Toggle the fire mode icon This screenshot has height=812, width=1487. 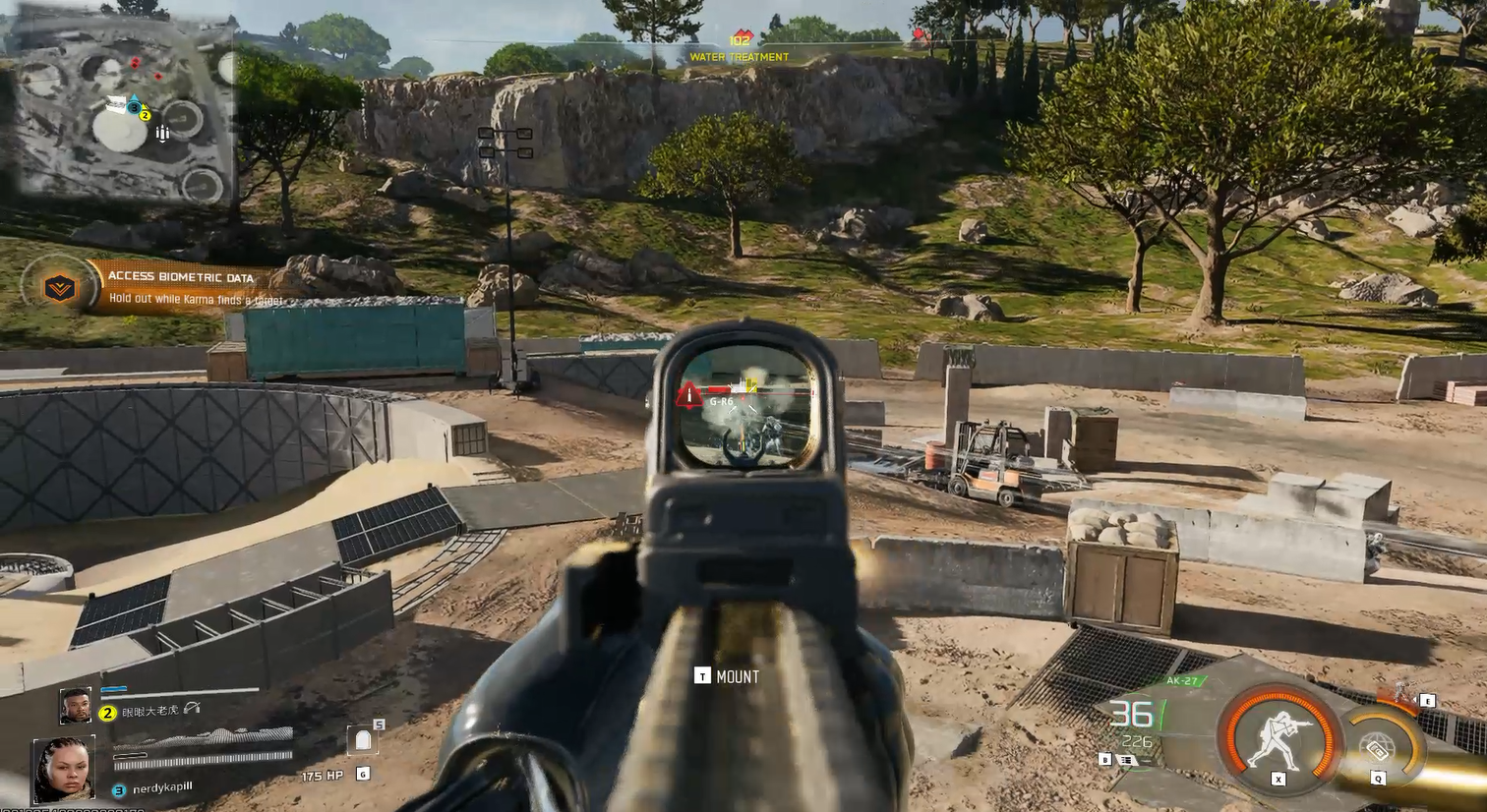(x=1127, y=760)
